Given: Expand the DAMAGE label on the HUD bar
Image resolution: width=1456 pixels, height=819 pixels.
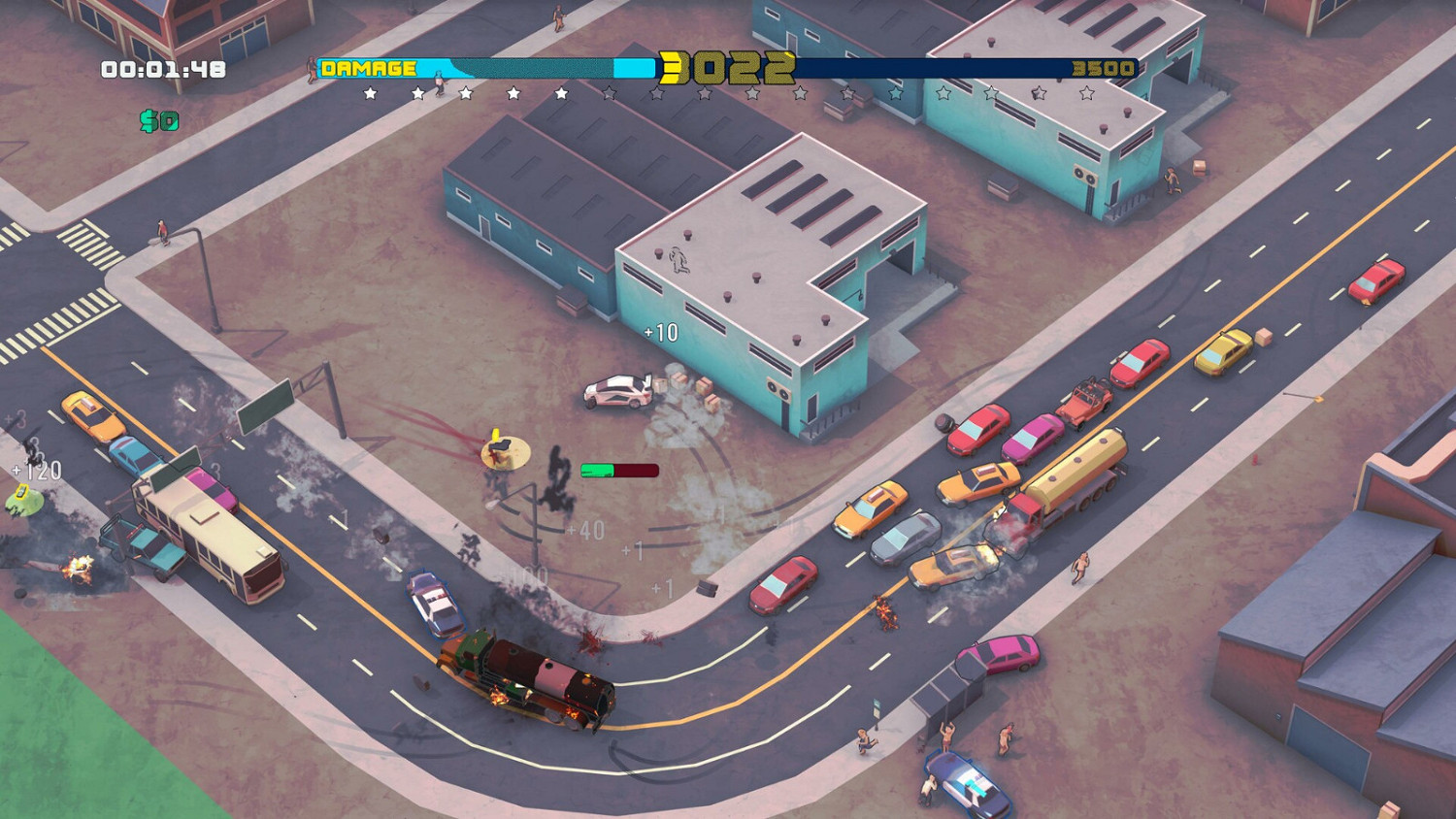Looking at the screenshot, I should (x=369, y=68).
